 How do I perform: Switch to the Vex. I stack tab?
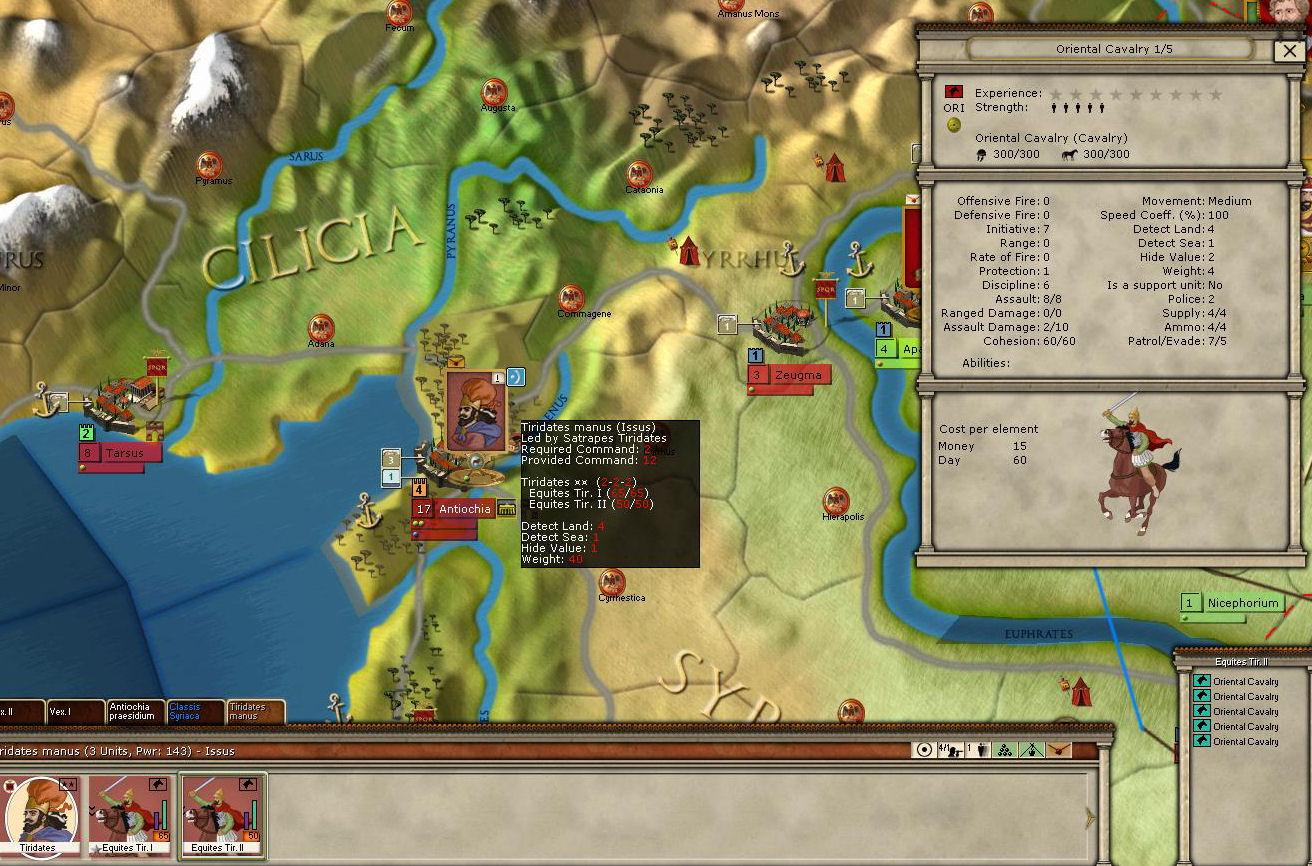click(75, 711)
